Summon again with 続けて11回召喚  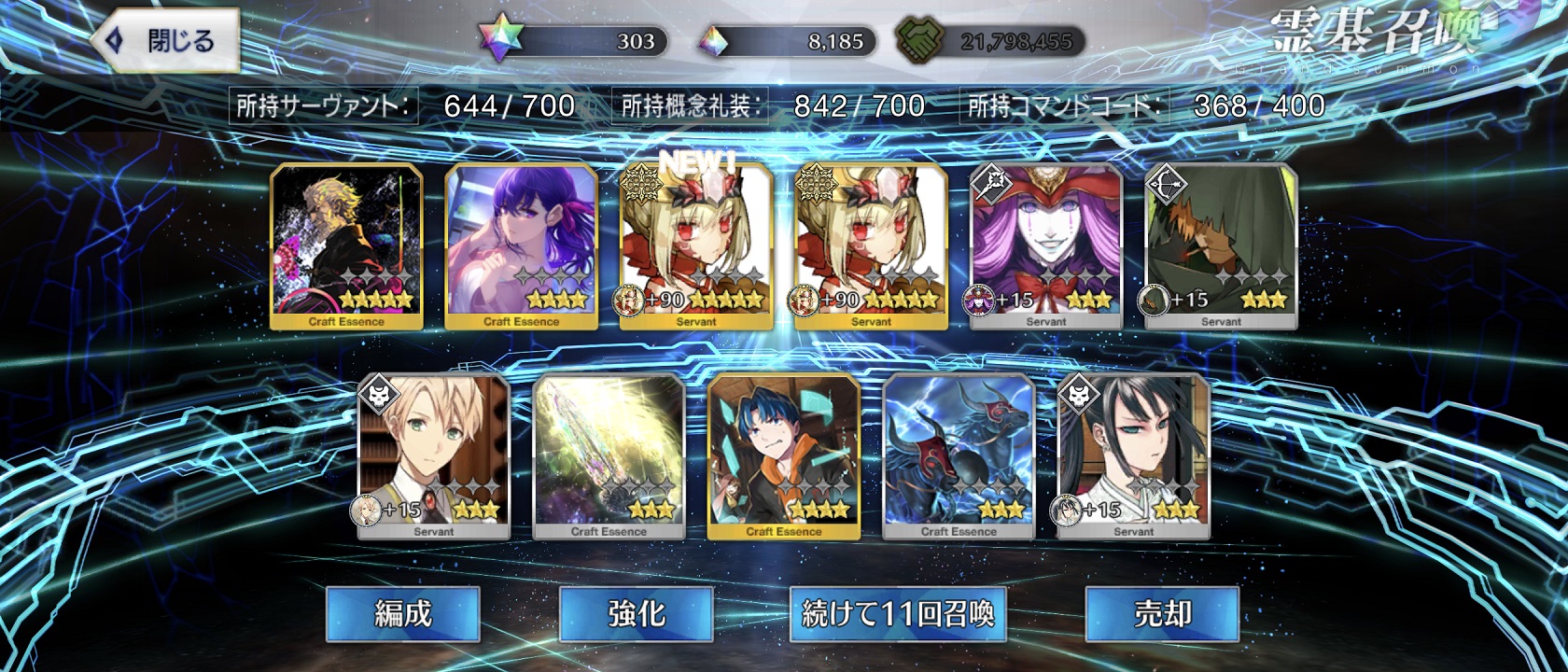(x=898, y=613)
